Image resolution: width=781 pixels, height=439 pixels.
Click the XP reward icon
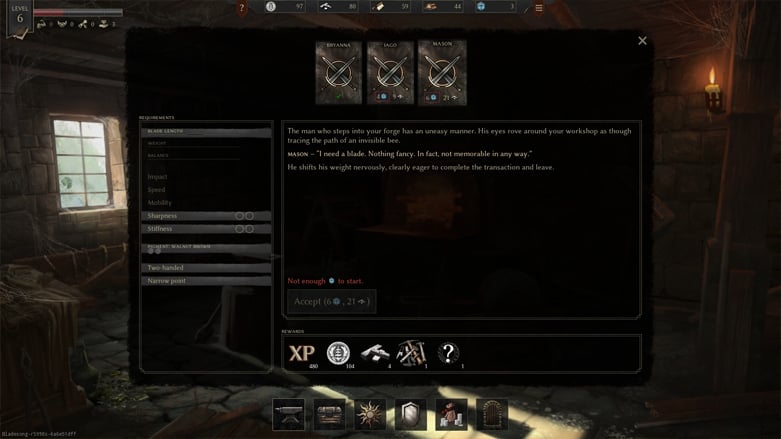click(301, 353)
